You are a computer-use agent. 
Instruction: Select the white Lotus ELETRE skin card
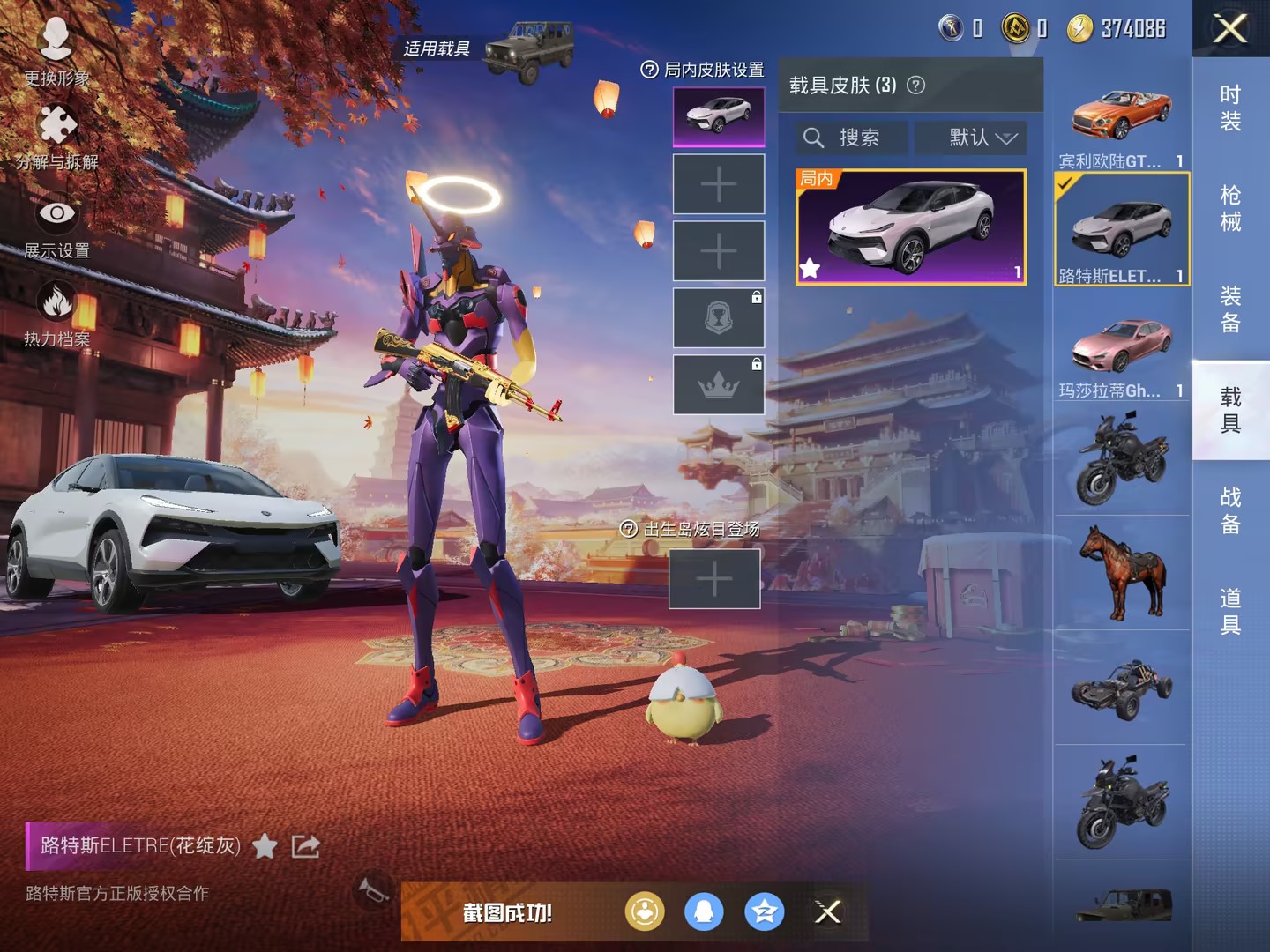tap(911, 227)
